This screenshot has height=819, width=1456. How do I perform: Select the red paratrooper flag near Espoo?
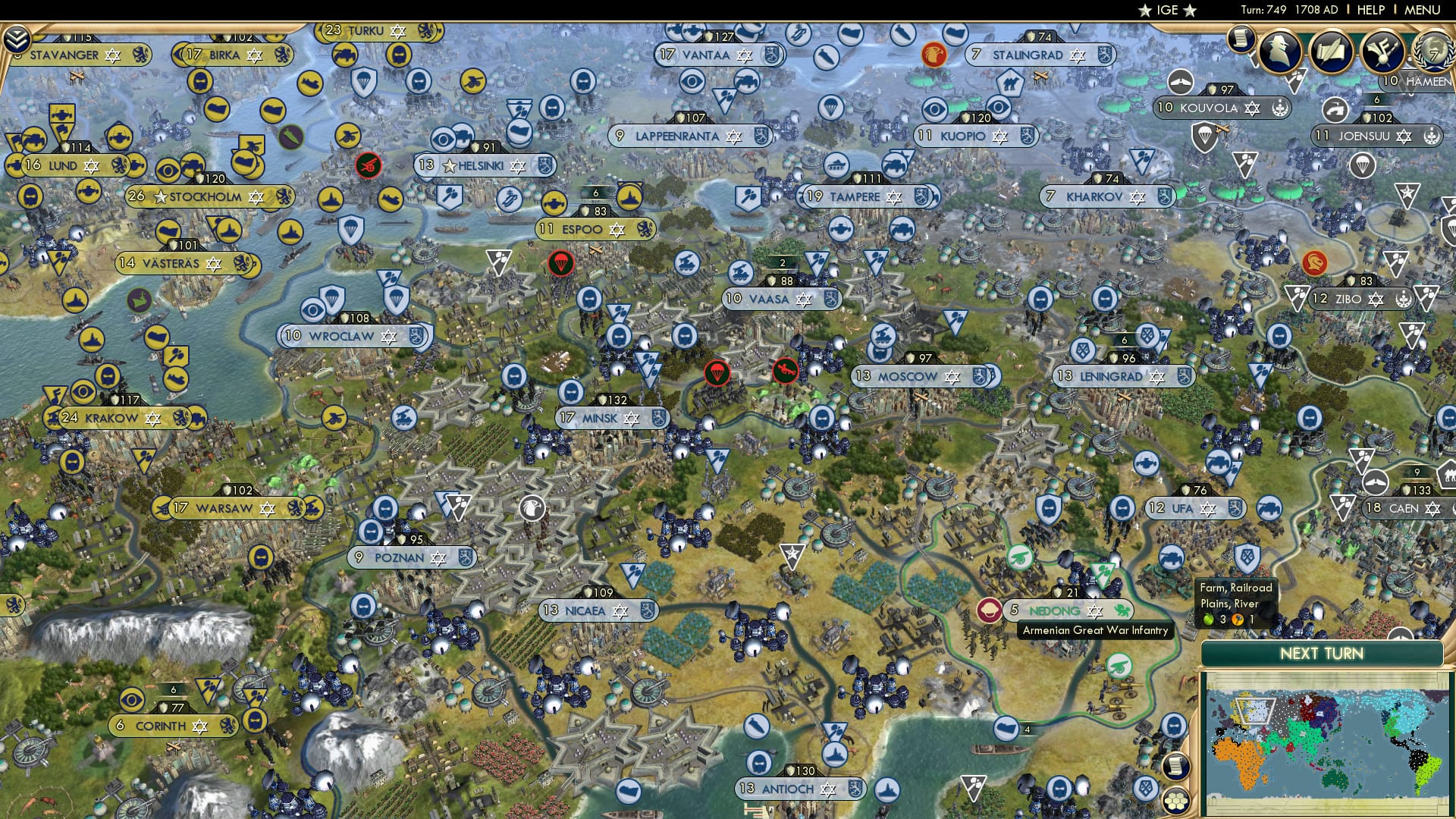(561, 264)
